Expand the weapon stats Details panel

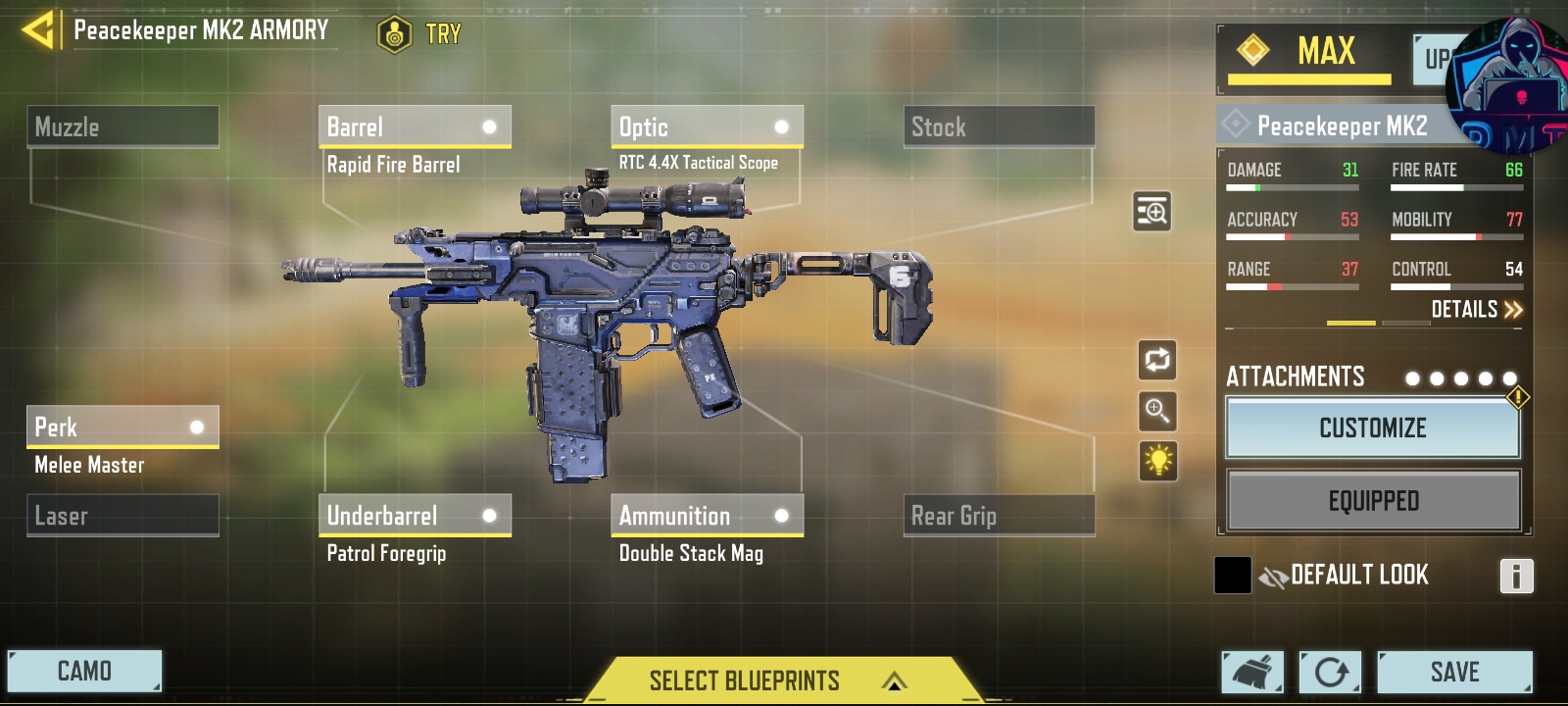[1468, 310]
